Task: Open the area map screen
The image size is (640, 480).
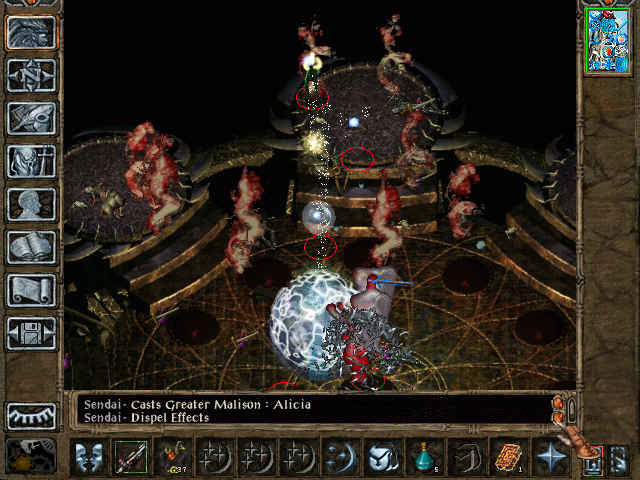Action: [x=31, y=75]
